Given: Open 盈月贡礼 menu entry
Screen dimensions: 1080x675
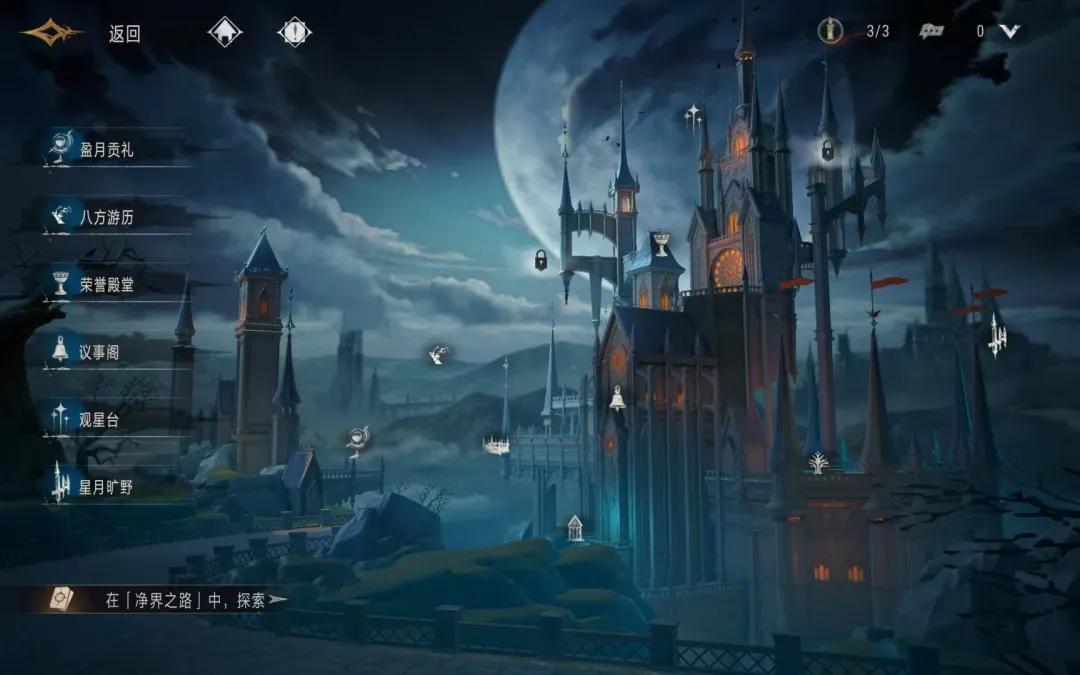Looking at the screenshot, I should 106,150.
